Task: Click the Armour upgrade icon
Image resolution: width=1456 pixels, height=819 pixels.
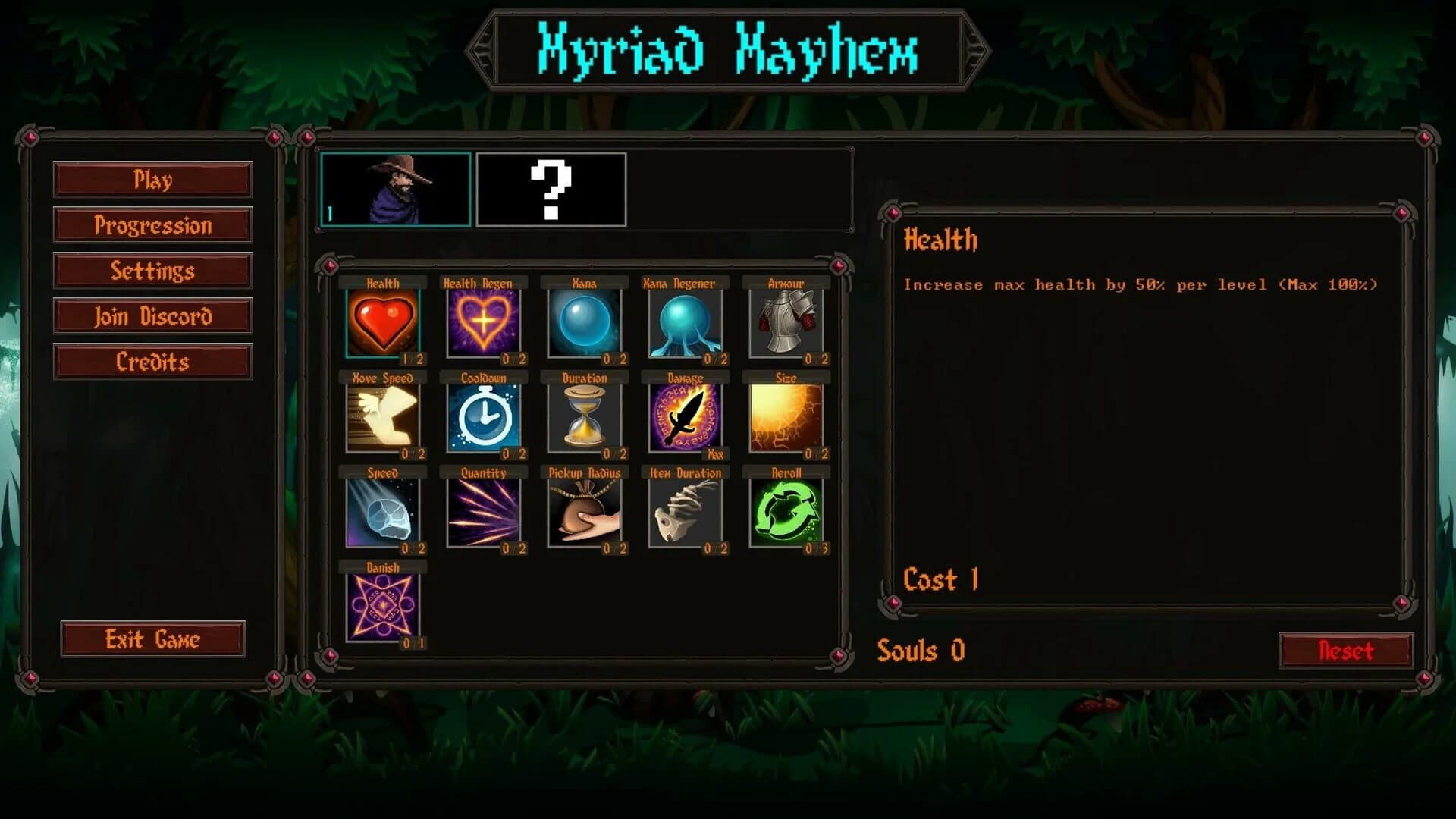Action: click(786, 322)
